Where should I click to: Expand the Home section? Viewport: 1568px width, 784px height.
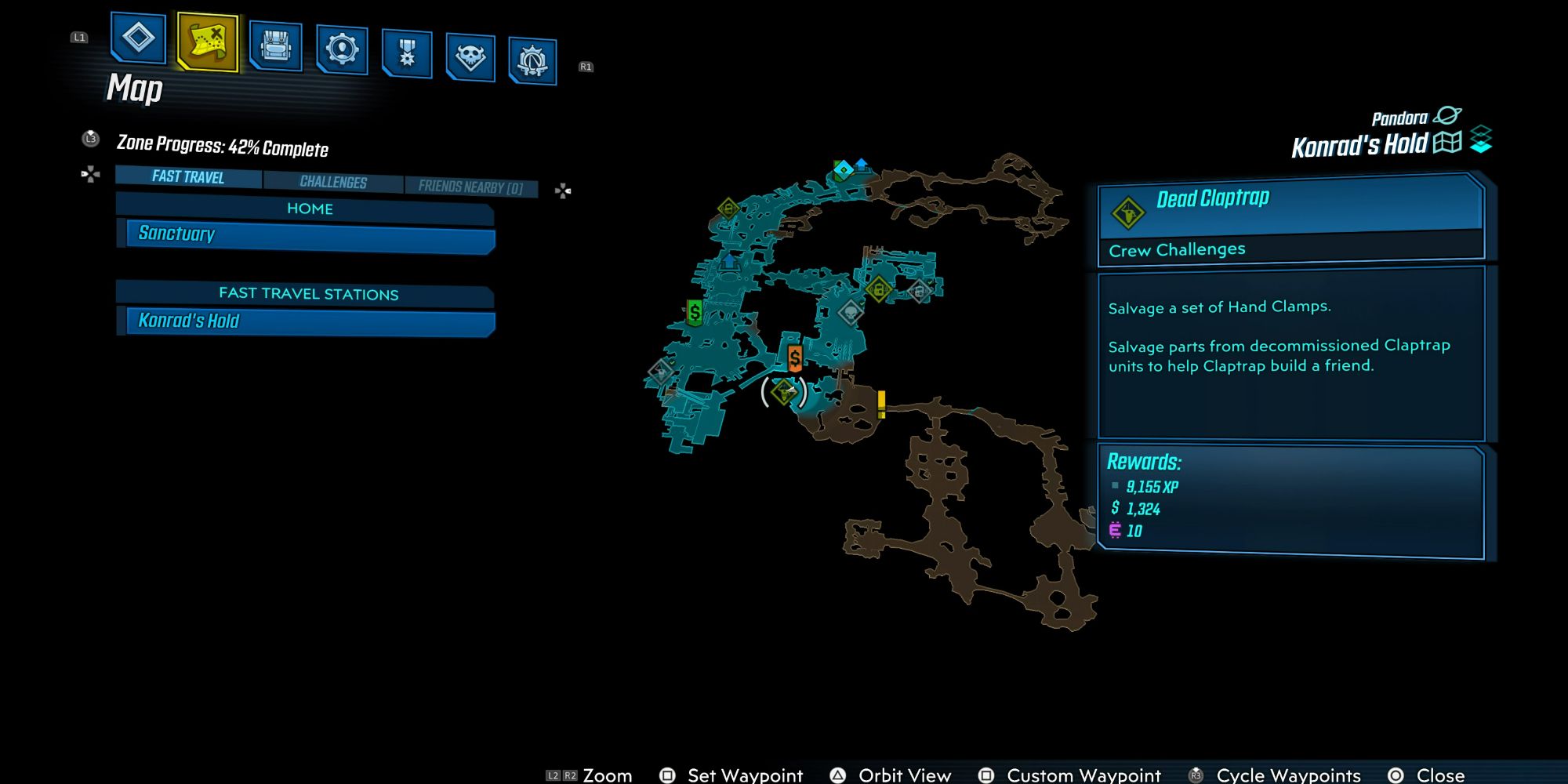(307, 209)
